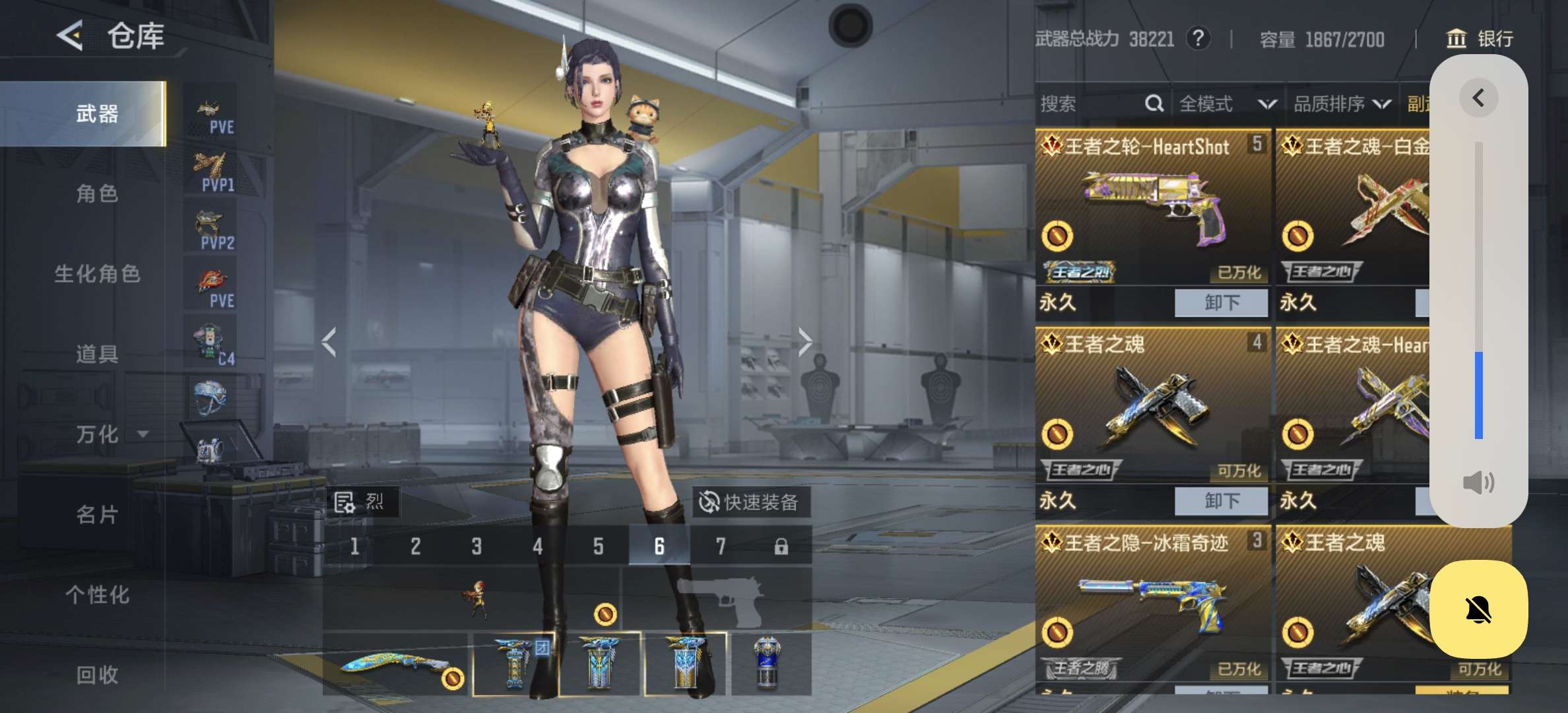Open the 道具 category
Image resolution: width=1568 pixels, height=713 pixels.
point(97,355)
